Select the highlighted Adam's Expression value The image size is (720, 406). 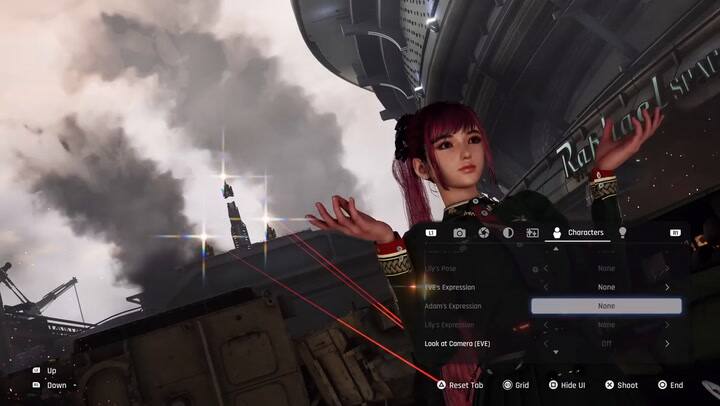(x=606, y=306)
